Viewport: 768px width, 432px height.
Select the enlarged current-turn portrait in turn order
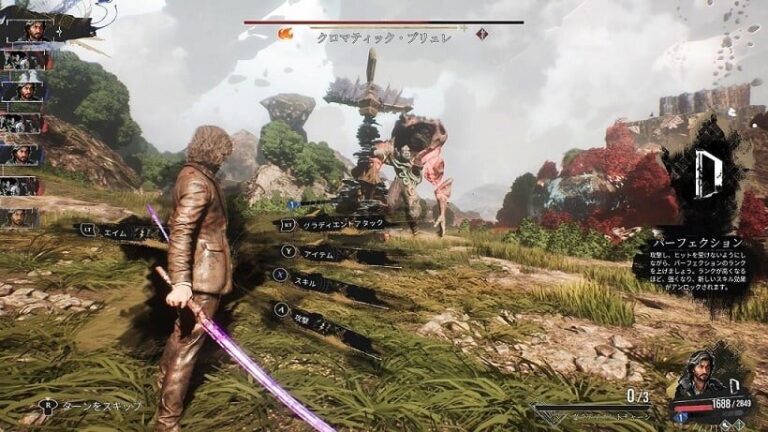tap(33, 29)
